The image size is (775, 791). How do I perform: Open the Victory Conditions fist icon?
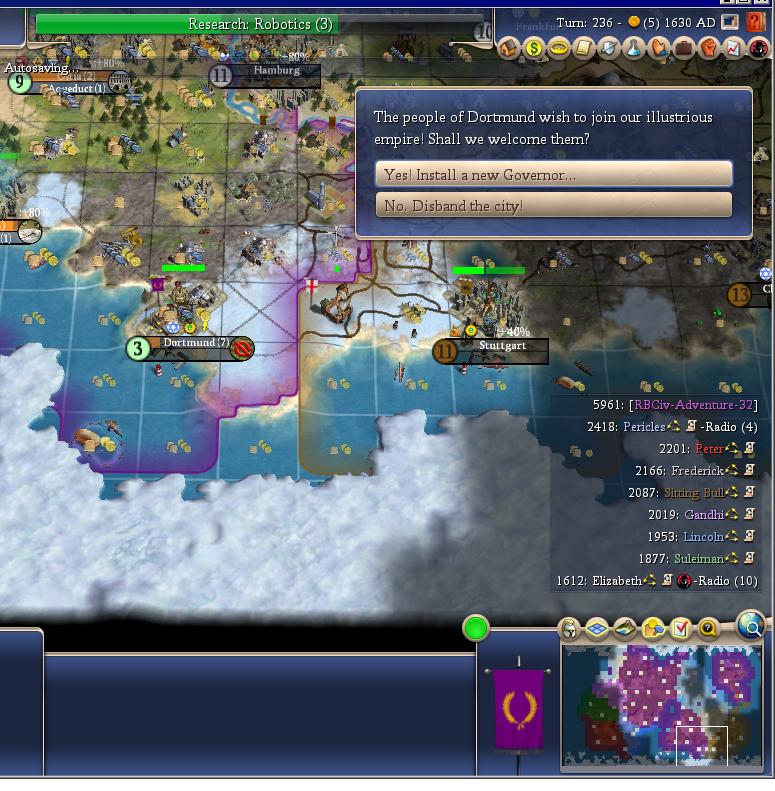coord(709,48)
